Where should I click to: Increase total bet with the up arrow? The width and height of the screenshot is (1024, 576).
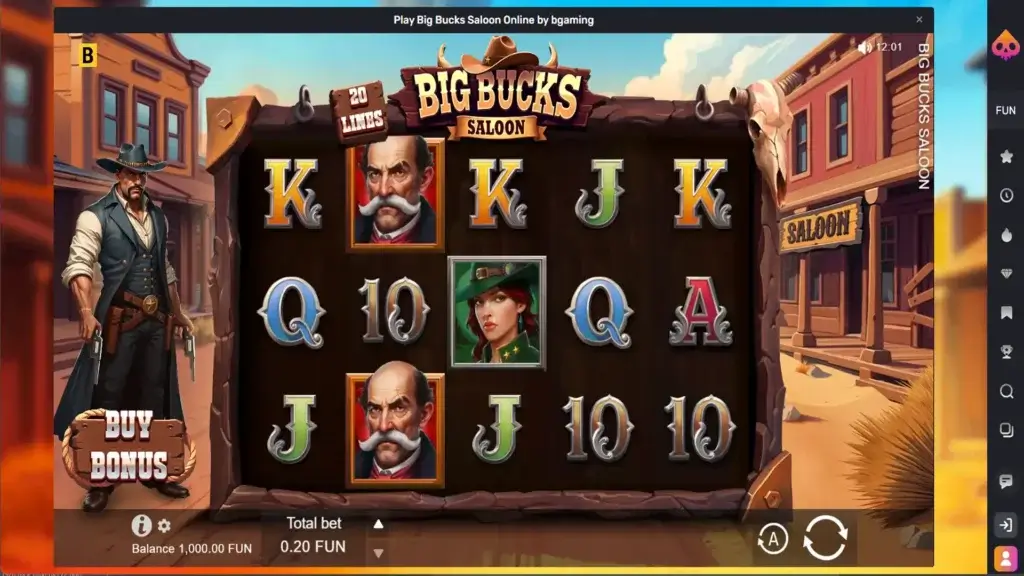(378, 524)
